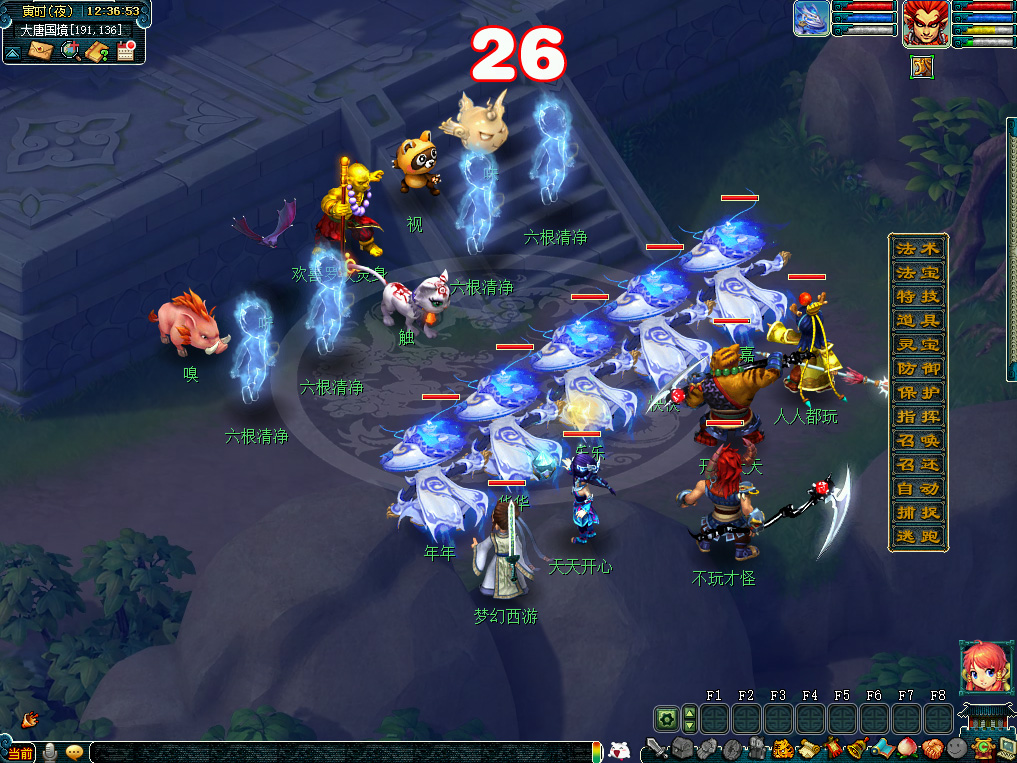Click the blue pet portrait

pyautogui.click(x=811, y=19)
